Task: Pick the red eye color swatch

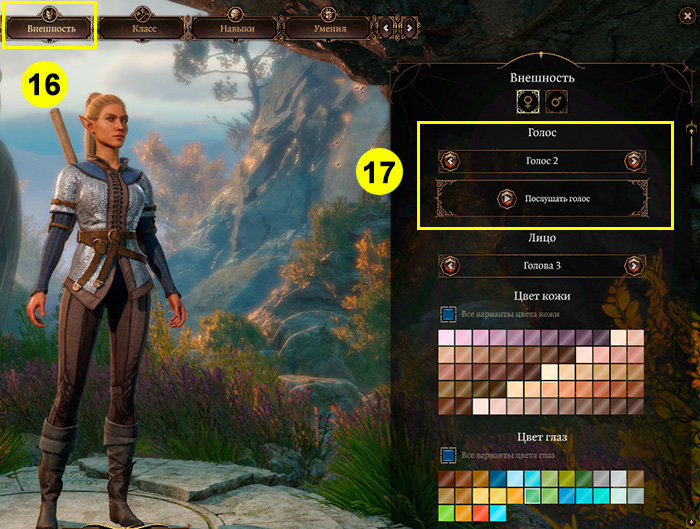Action: coord(479,513)
